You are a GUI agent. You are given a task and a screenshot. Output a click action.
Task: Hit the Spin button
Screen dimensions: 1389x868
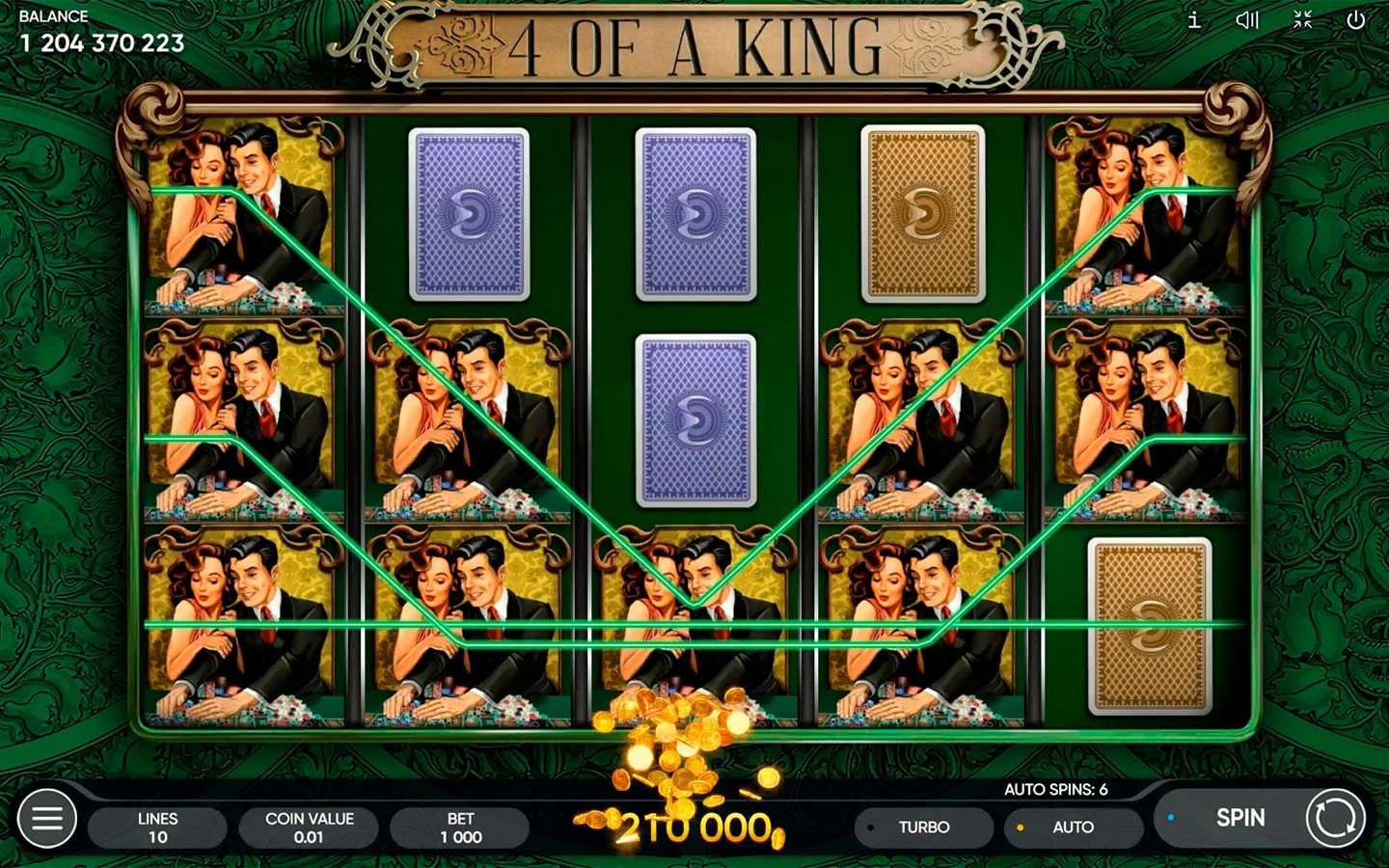(x=1239, y=818)
